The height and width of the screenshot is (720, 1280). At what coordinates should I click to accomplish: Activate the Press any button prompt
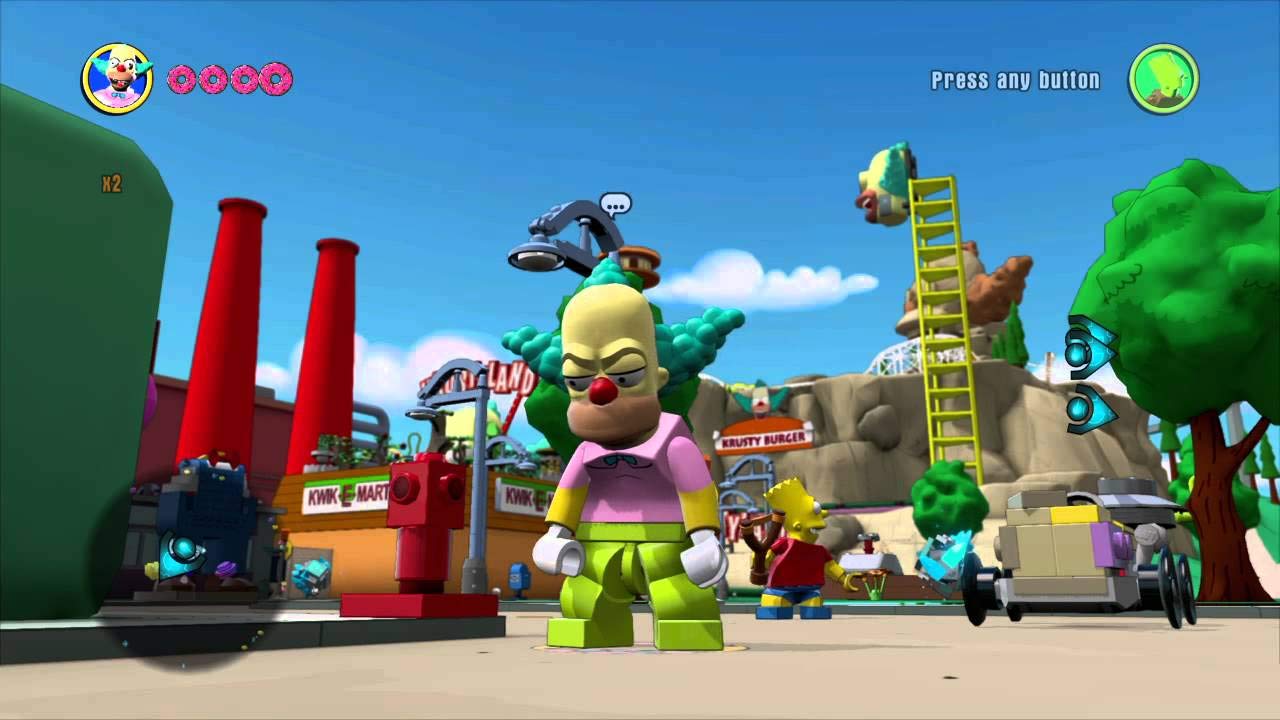[x=1013, y=79]
